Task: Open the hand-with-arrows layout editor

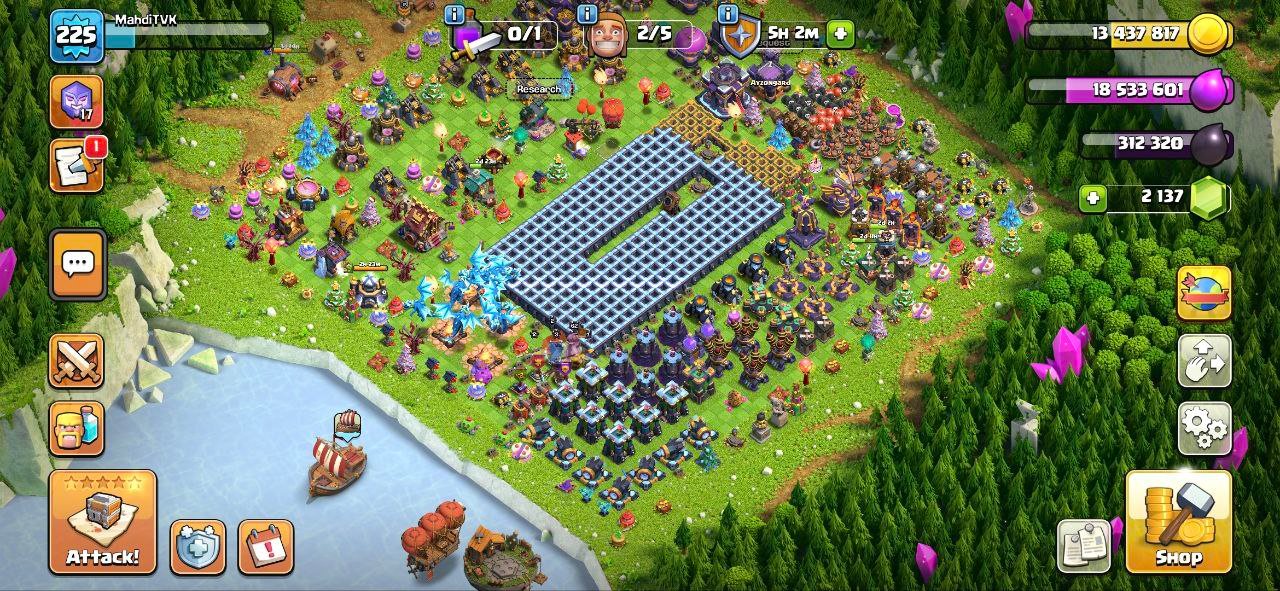Action: click(x=1204, y=361)
